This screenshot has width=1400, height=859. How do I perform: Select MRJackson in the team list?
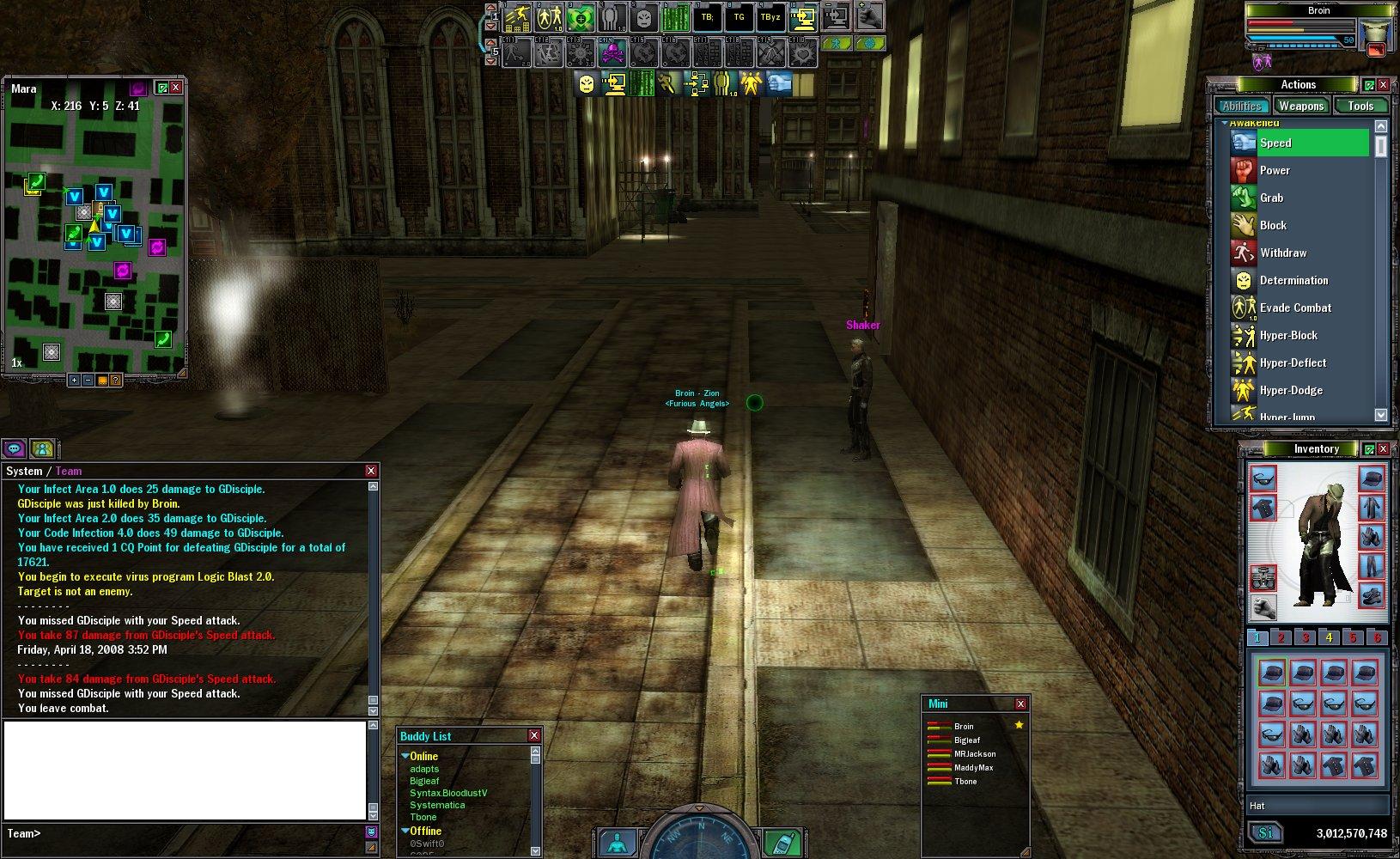tap(975, 753)
